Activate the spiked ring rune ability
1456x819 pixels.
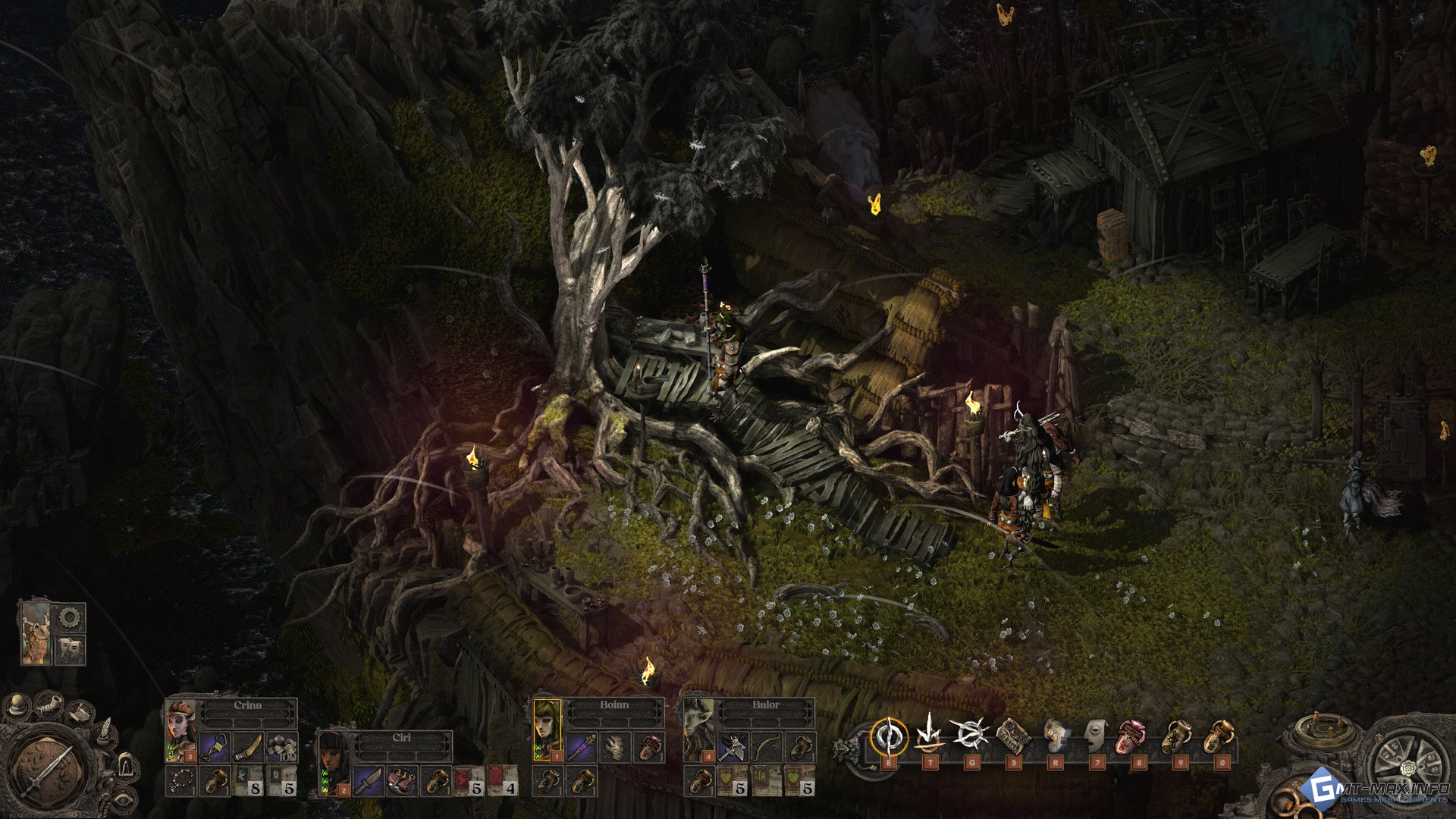pyautogui.click(x=971, y=734)
